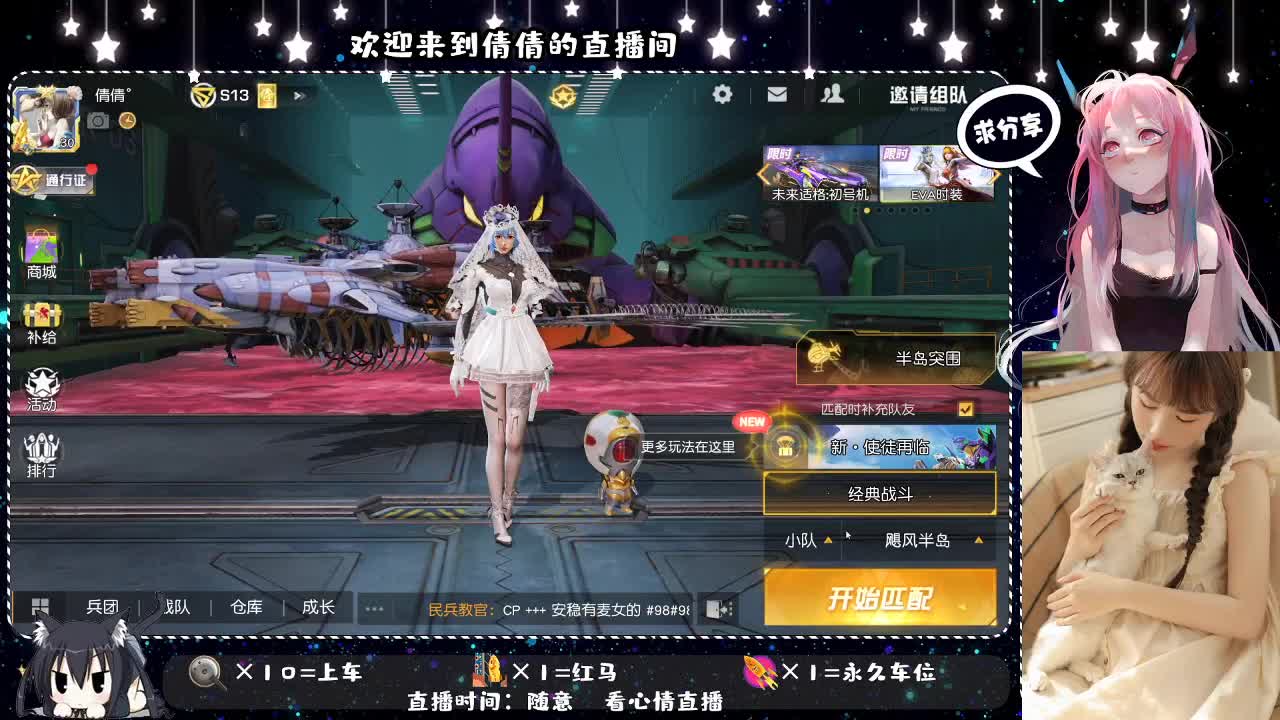Open the 商城 shop icon
This screenshot has height=720, width=1280.
40,250
